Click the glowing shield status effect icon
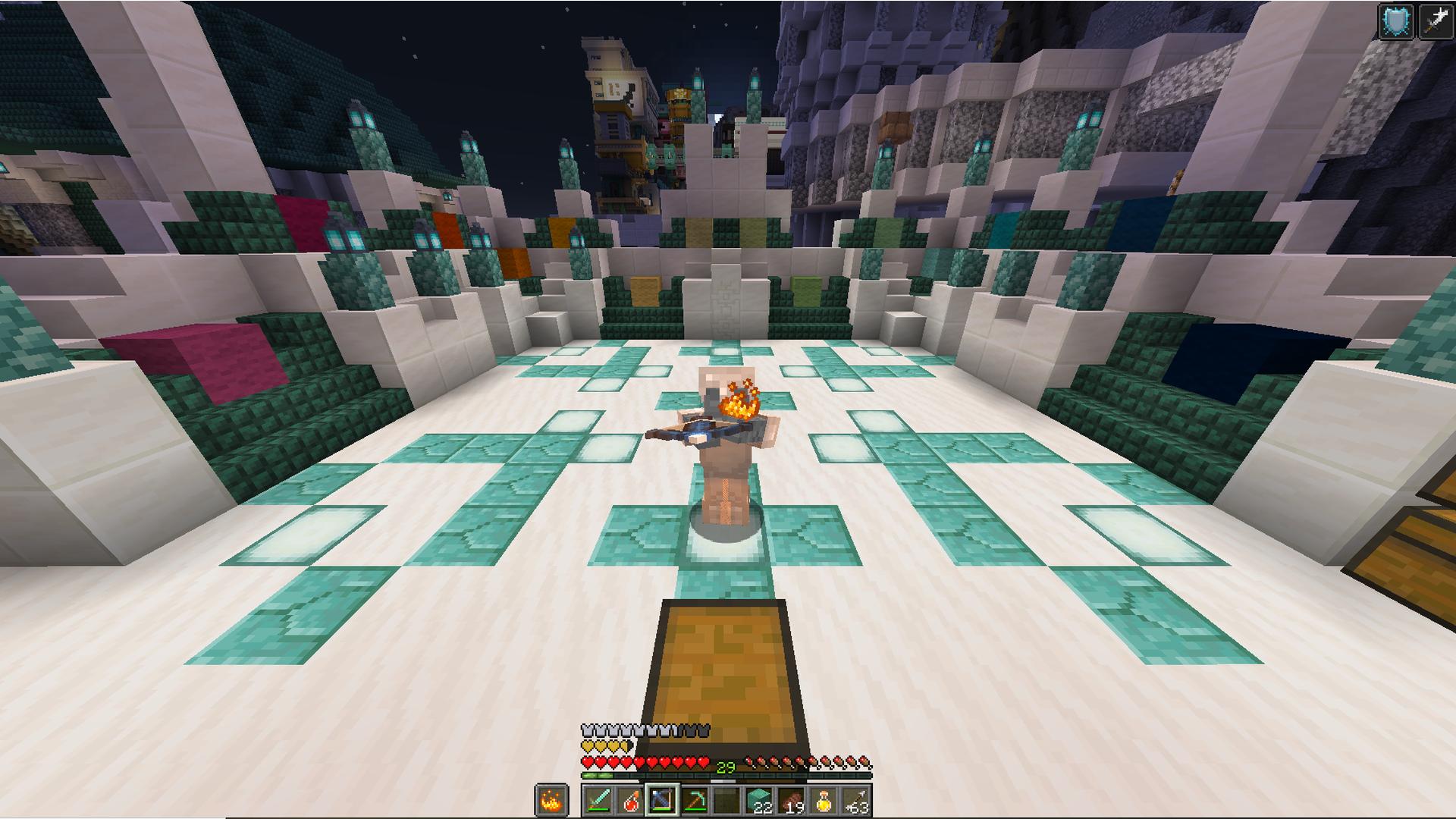This screenshot has width=1456, height=819. 1397,21
